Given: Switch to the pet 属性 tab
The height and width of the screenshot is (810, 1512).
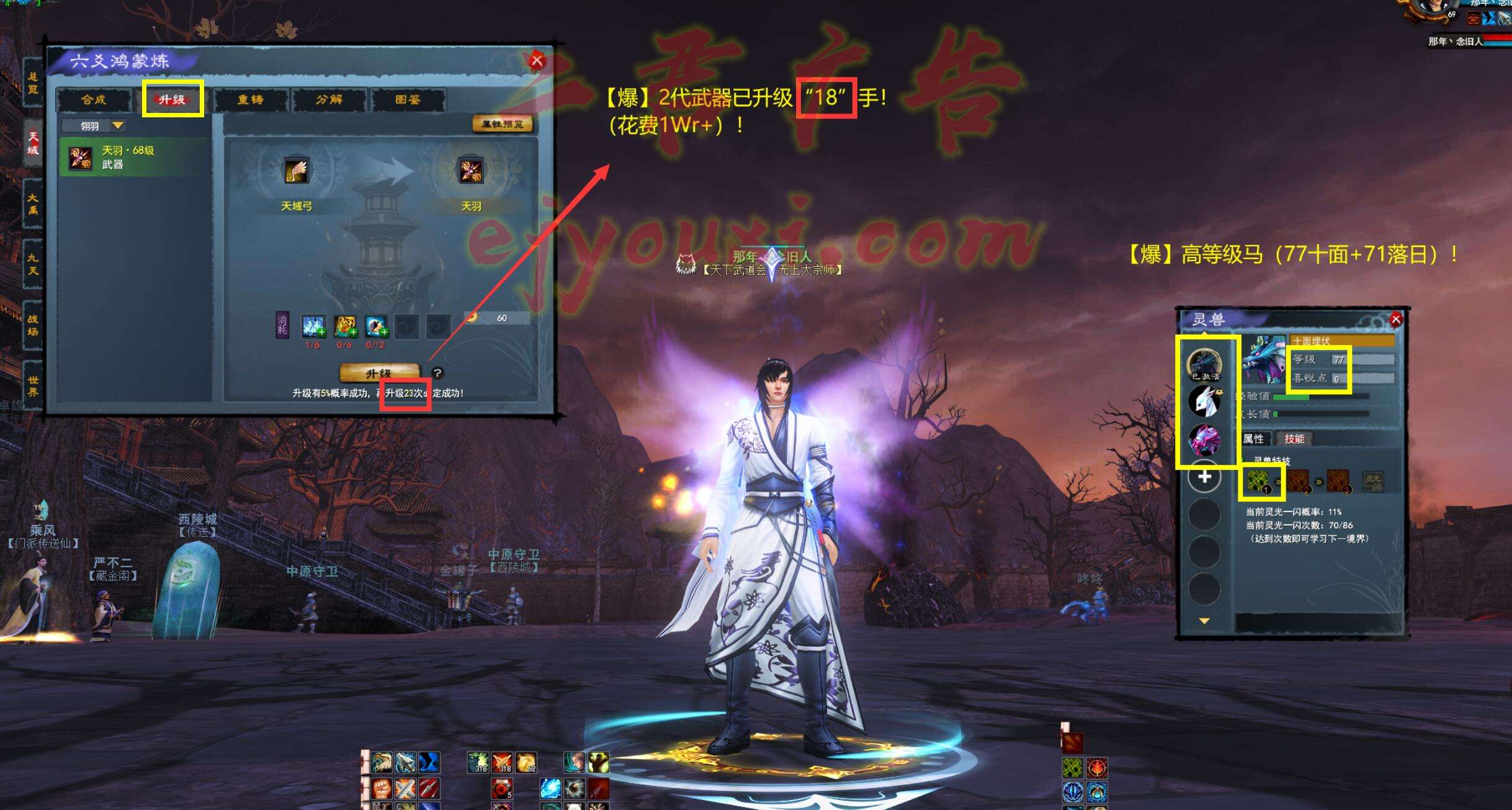Looking at the screenshot, I should 1253,439.
